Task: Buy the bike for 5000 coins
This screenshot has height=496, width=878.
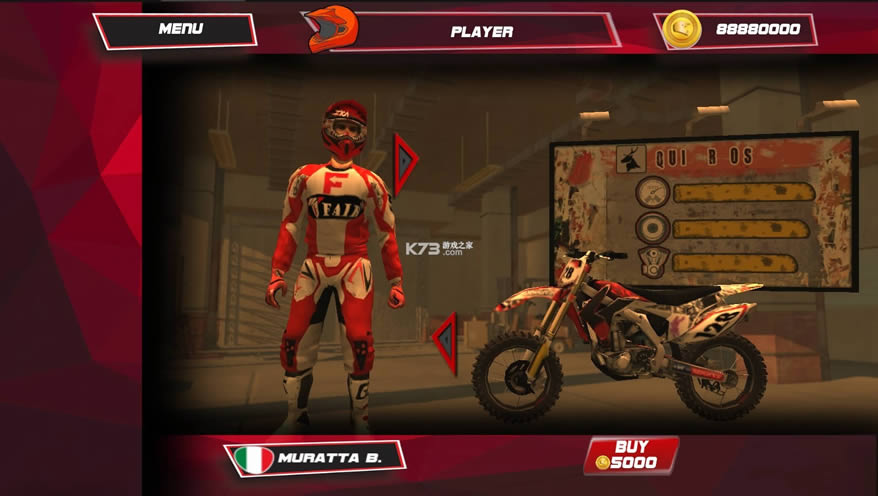Action: [632, 454]
